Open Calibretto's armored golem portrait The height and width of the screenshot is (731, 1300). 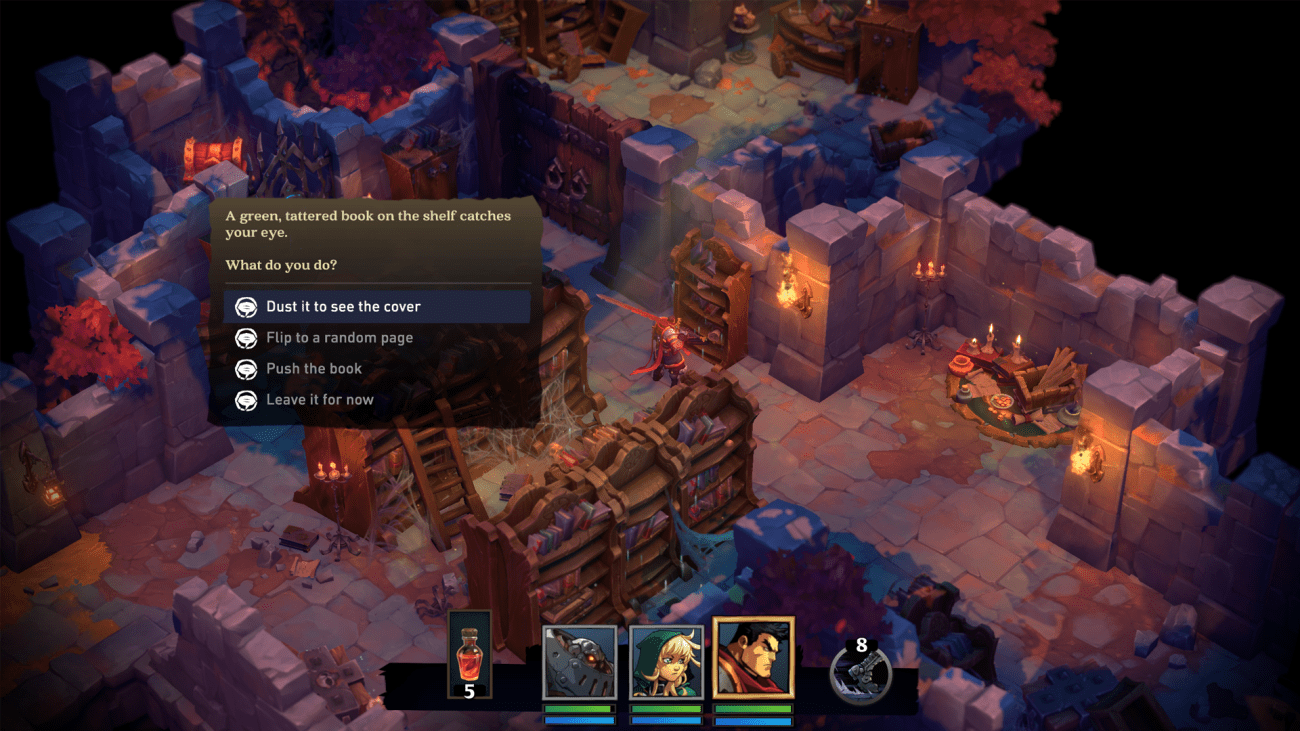click(x=578, y=659)
